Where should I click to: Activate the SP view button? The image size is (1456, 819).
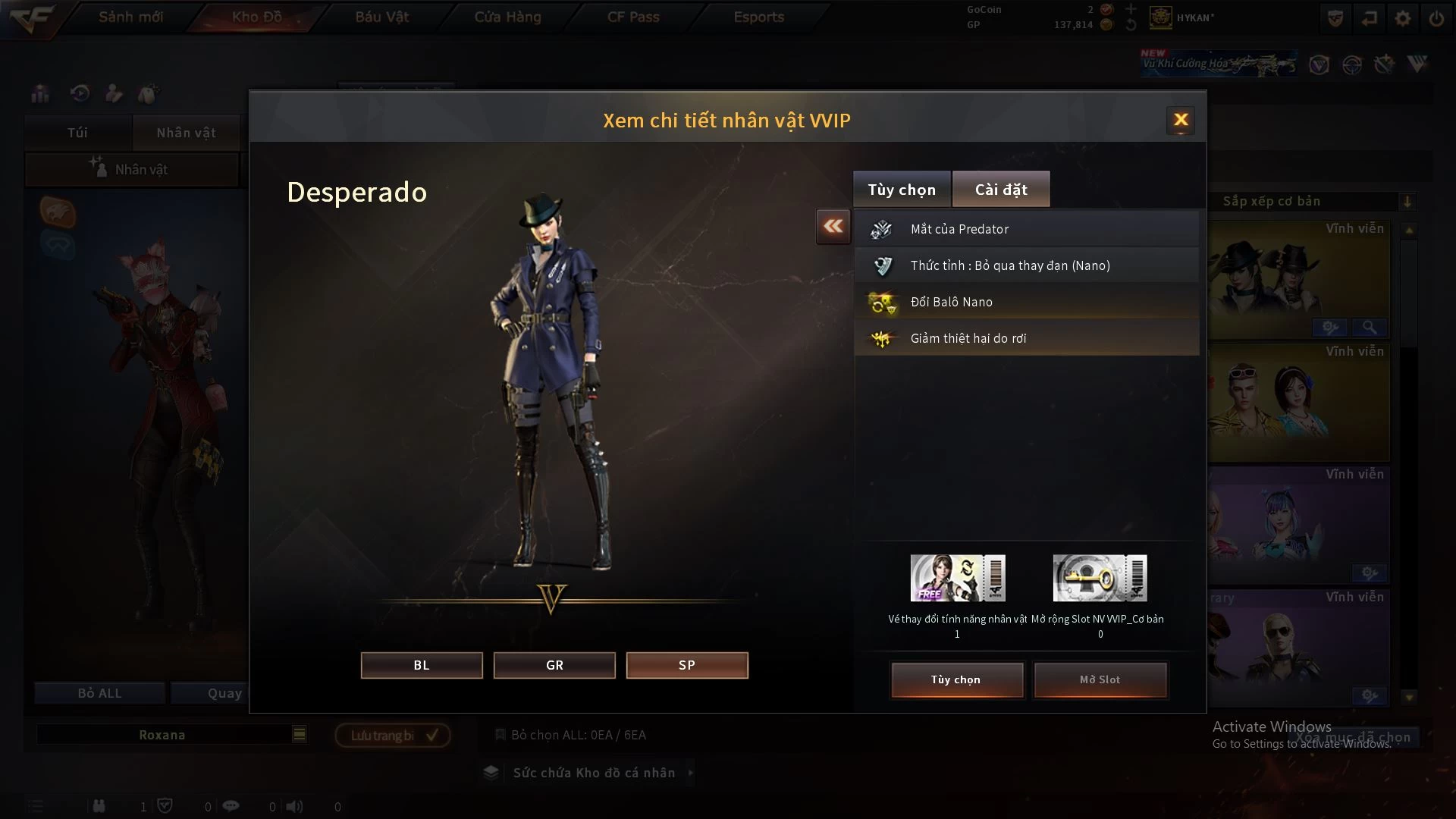687,665
